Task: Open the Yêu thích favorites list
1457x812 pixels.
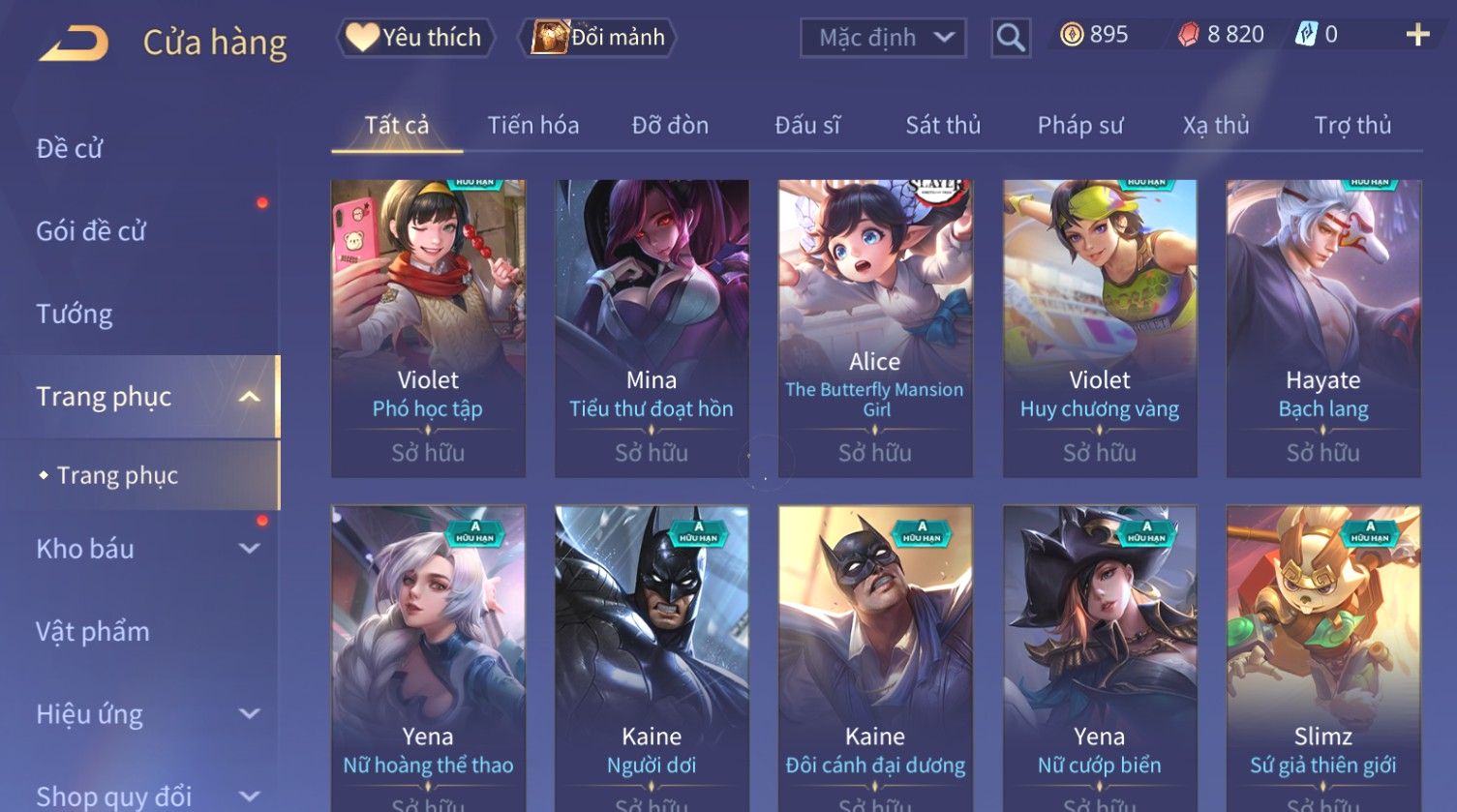Action: pos(415,38)
